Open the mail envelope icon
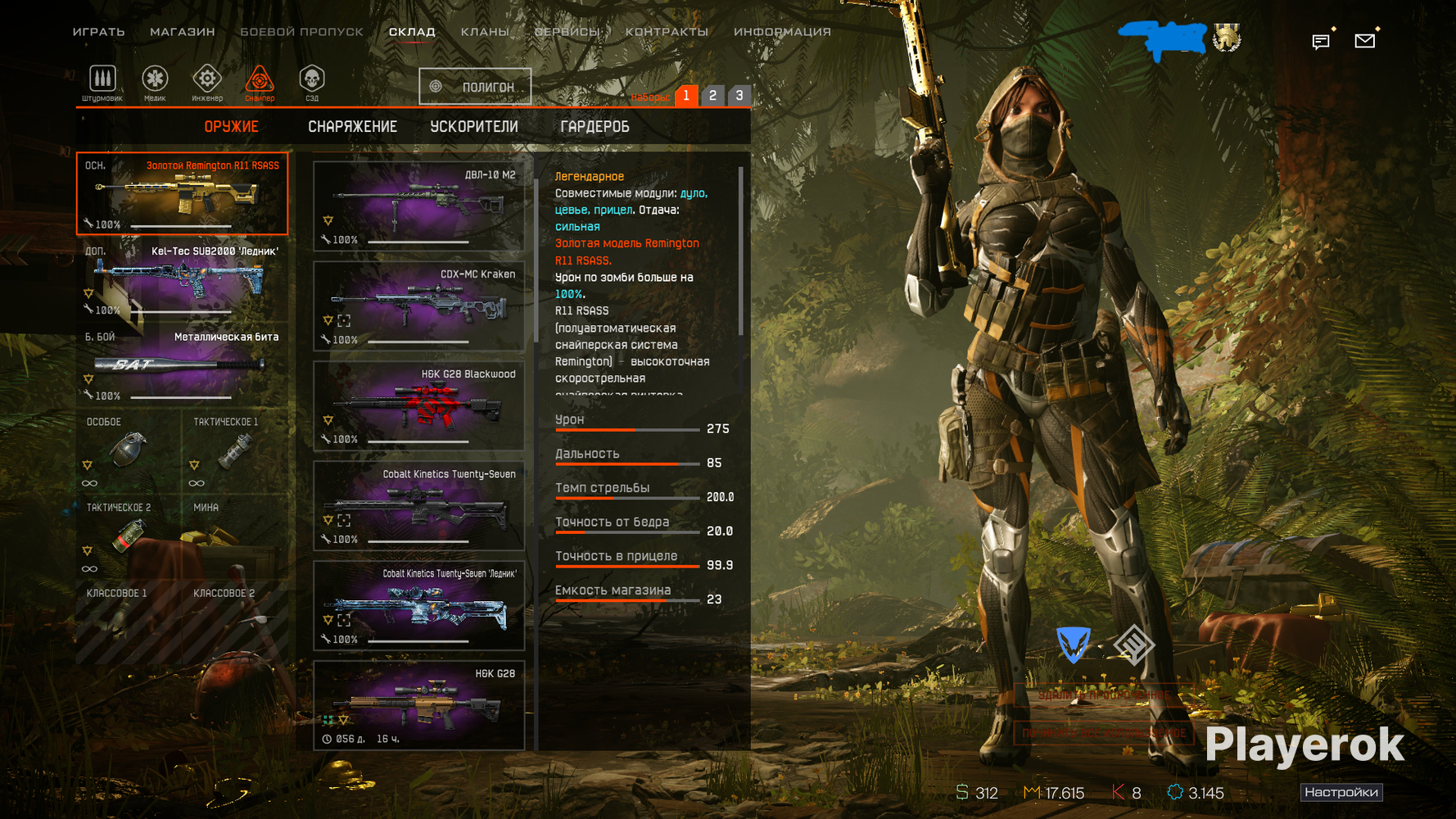 point(1364,40)
